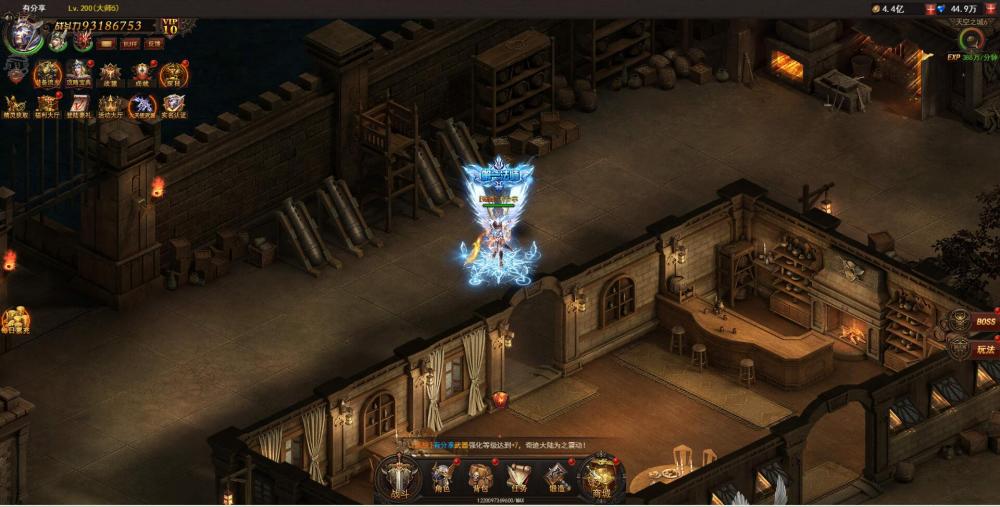This screenshot has height=507, width=1000.
Task: Enter the 商城 shop
Action: click(x=601, y=477)
